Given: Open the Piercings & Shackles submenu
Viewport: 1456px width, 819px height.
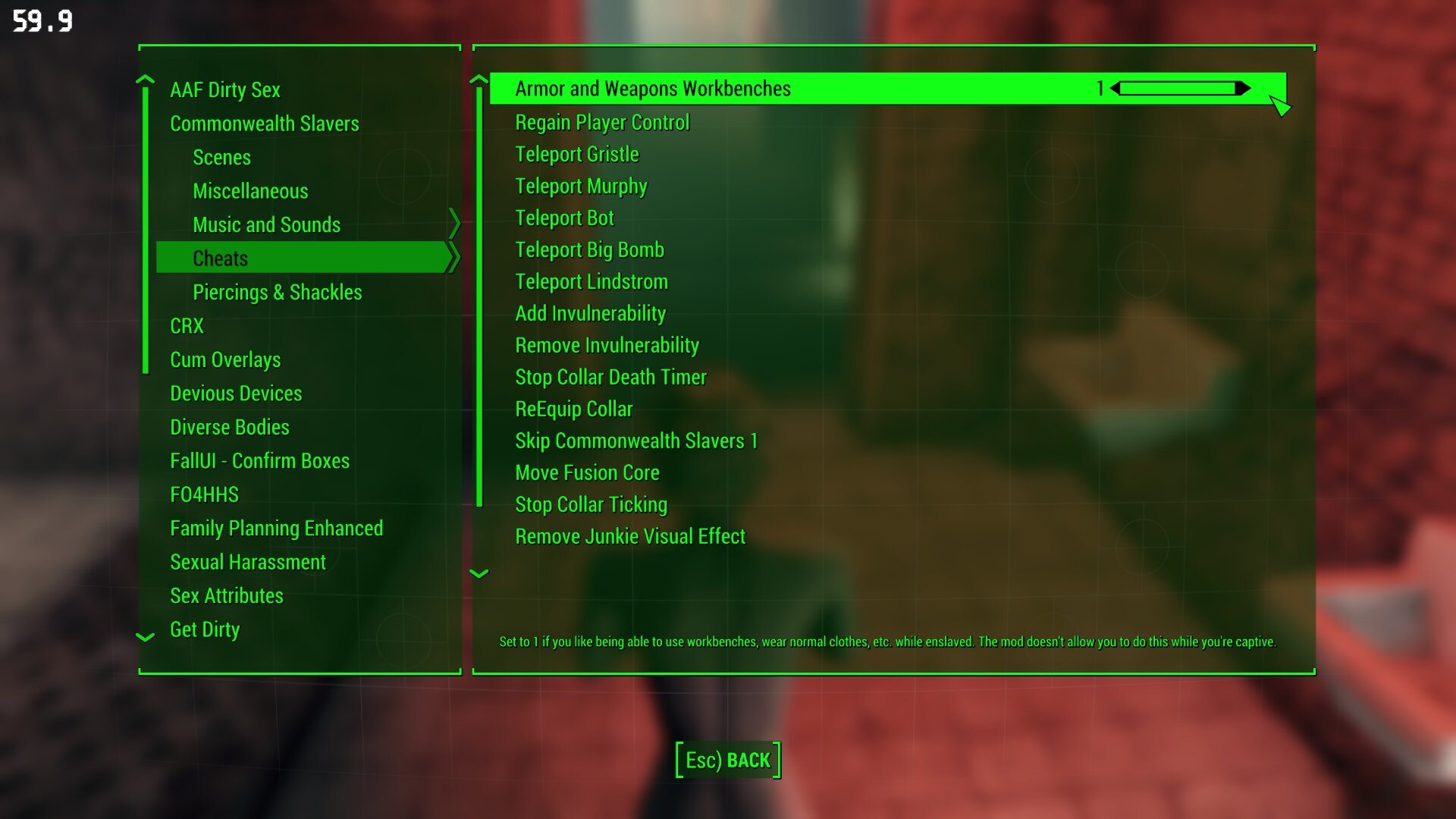Looking at the screenshot, I should click(x=278, y=292).
